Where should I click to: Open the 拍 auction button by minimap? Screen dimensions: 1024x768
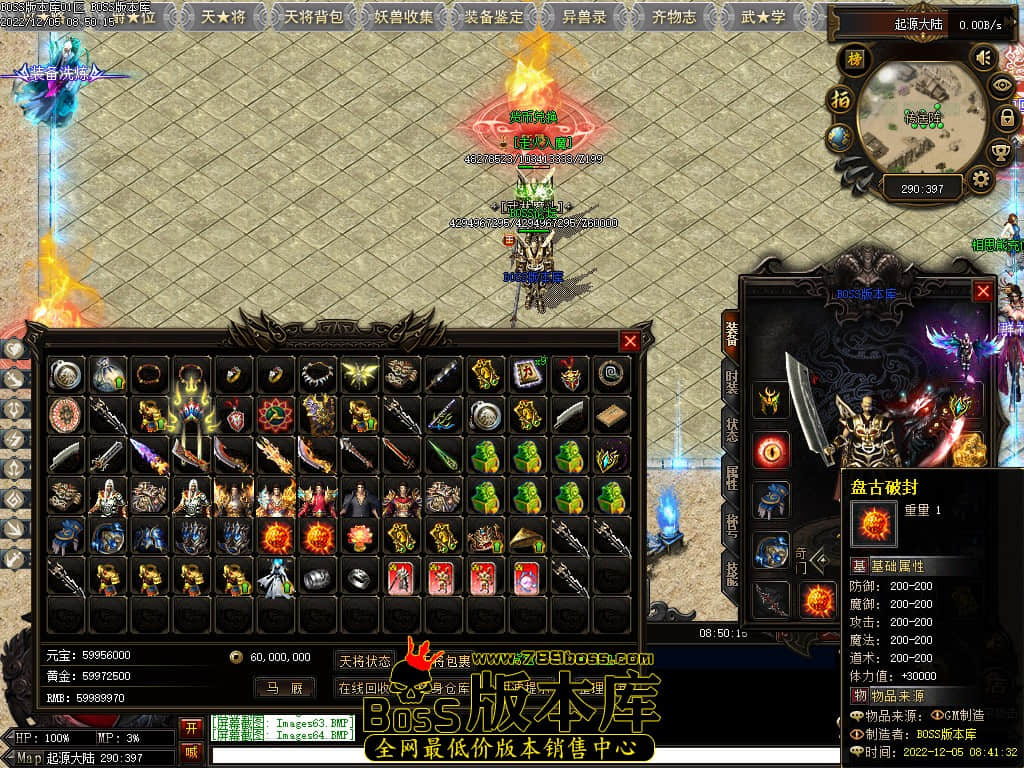(839, 99)
